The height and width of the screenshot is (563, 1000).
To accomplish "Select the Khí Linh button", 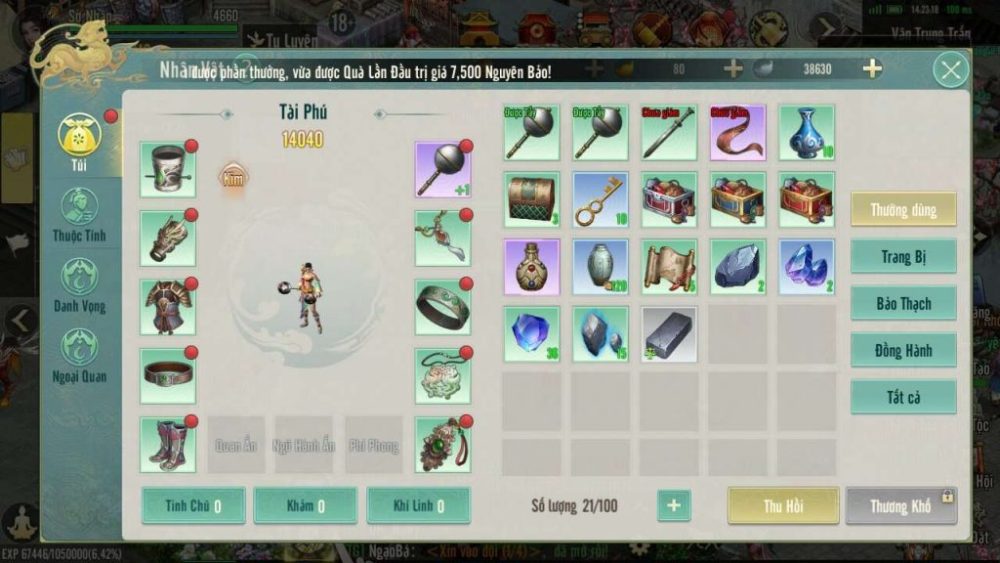I will click(418, 506).
